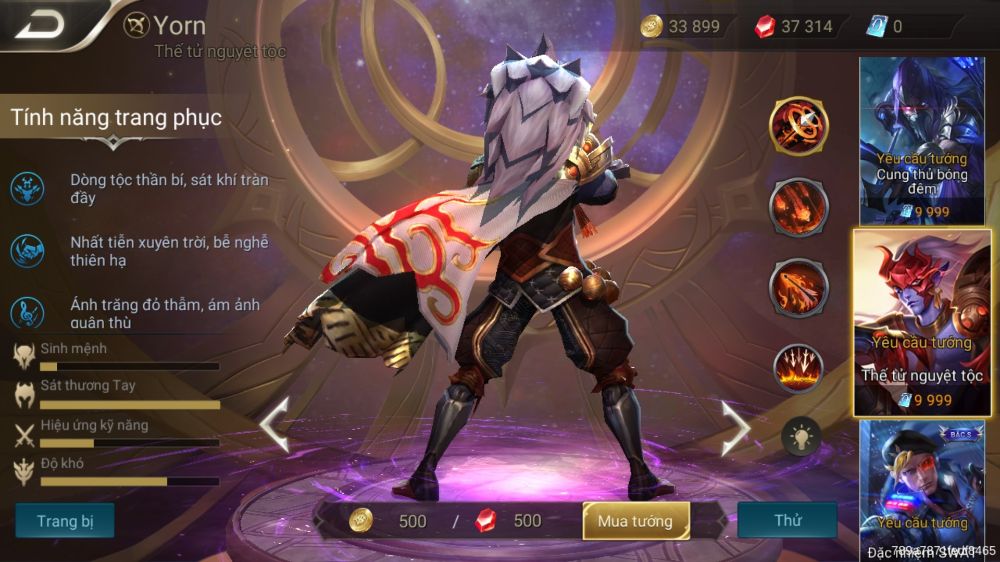The height and width of the screenshot is (562, 1000).
Task: Choose the Thế tử nguyệt tộc skin
Action: tap(922, 321)
